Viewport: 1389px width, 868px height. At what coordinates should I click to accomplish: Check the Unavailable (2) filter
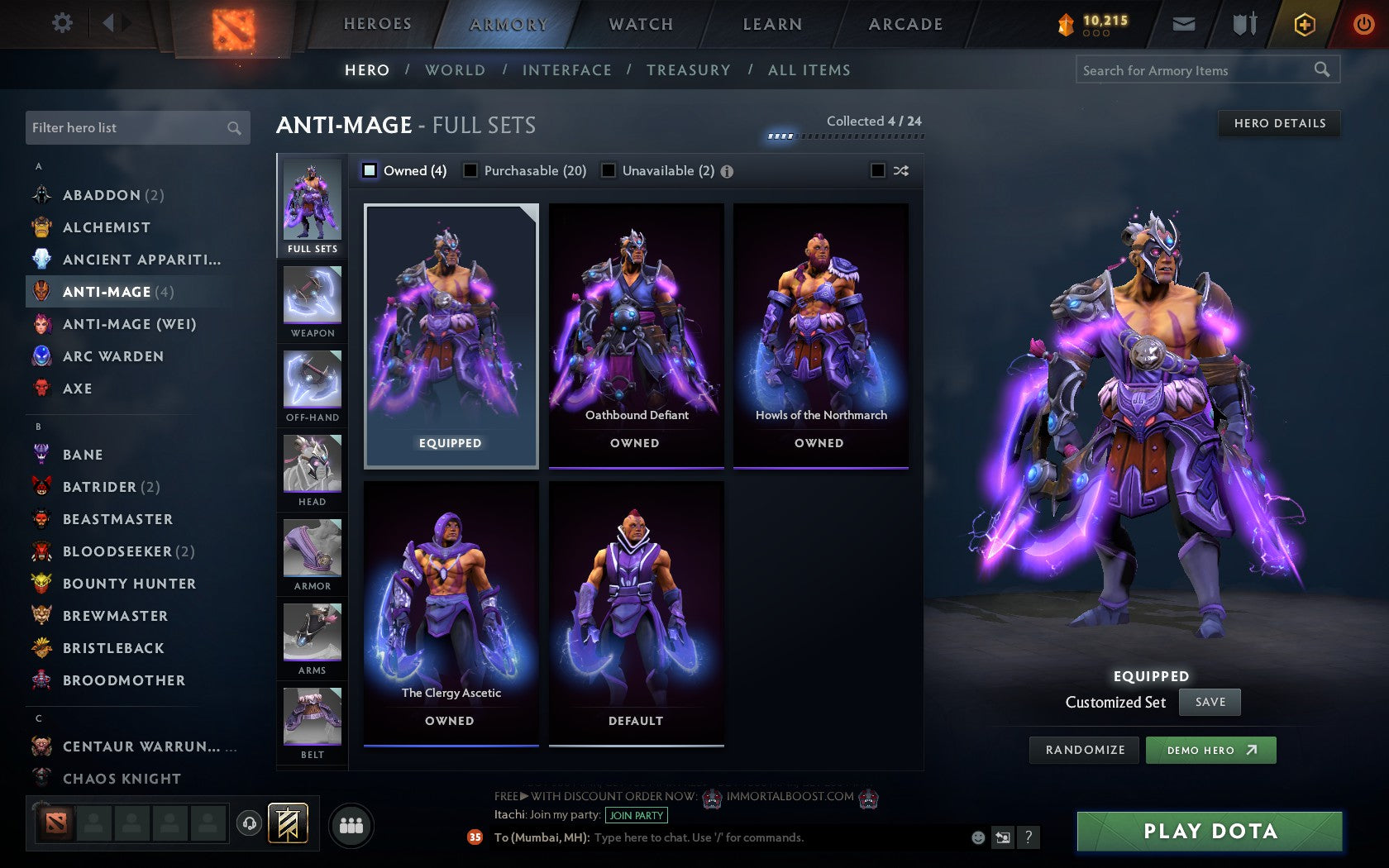pyautogui.click(x=609, y=171)
